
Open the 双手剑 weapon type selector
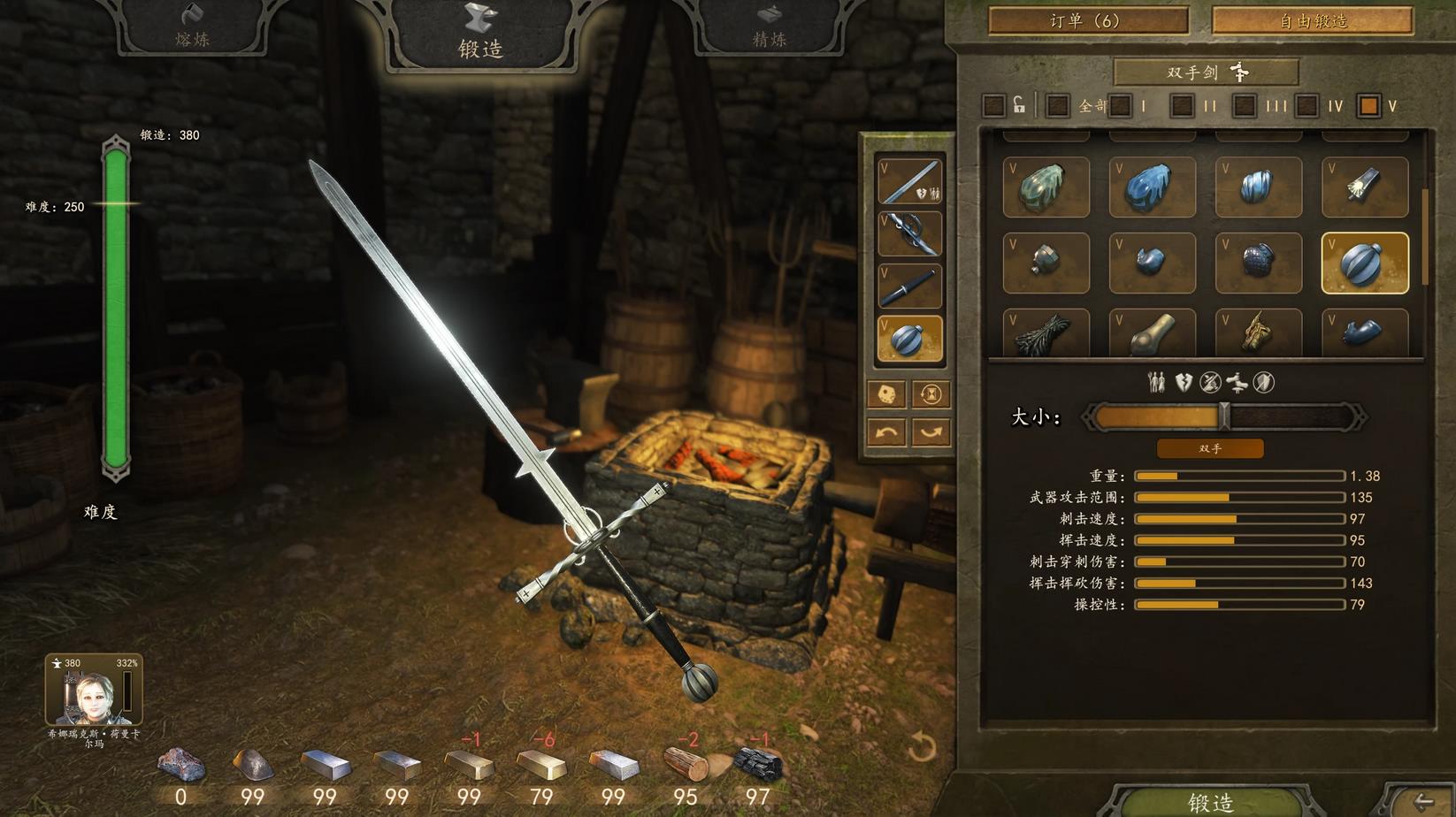(1206, 73)
